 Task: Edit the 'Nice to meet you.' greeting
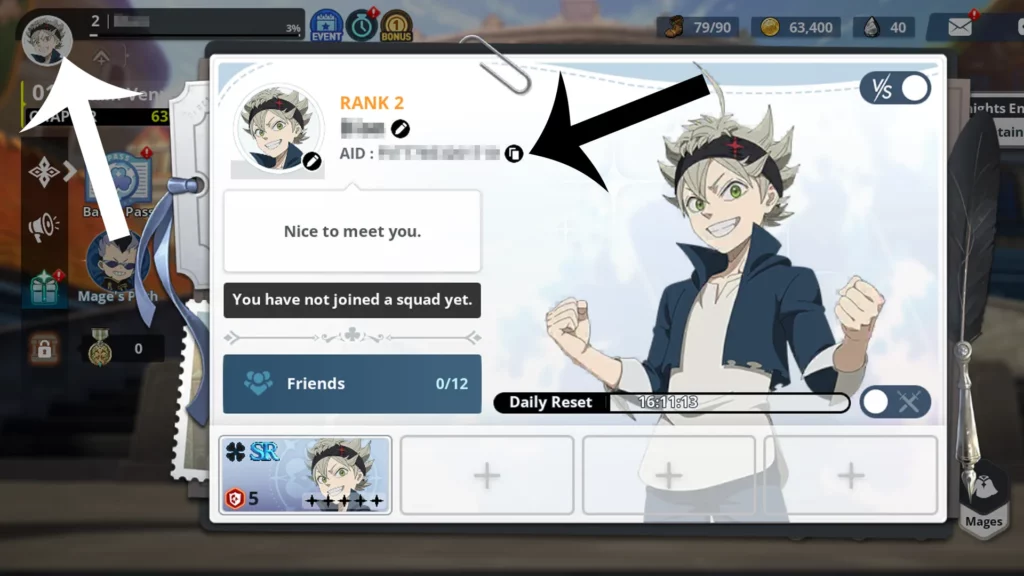click(x=351, y=231)
